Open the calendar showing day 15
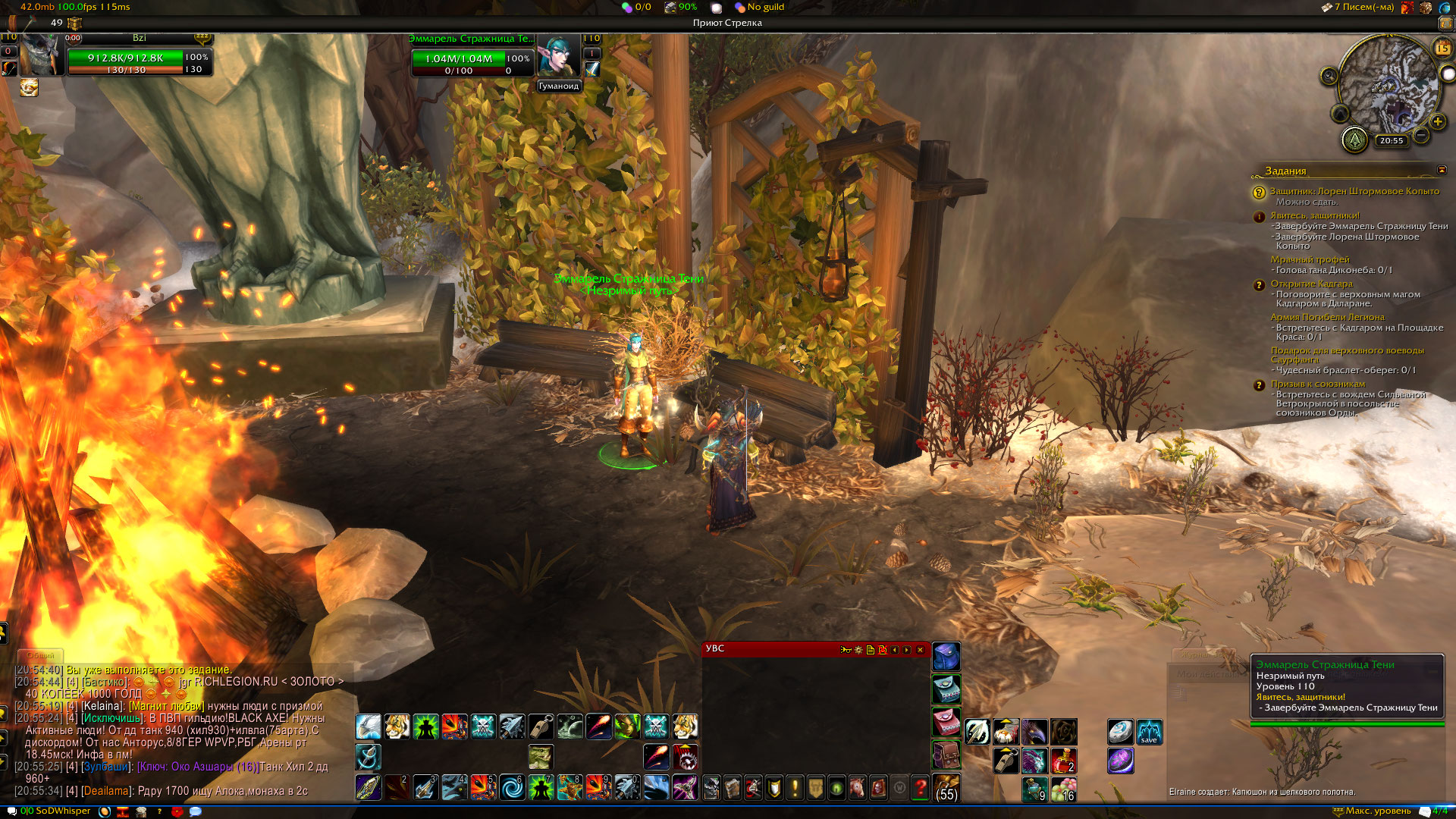The image size is (1456, 819). pyautogui.click(x=1442, y=49)
